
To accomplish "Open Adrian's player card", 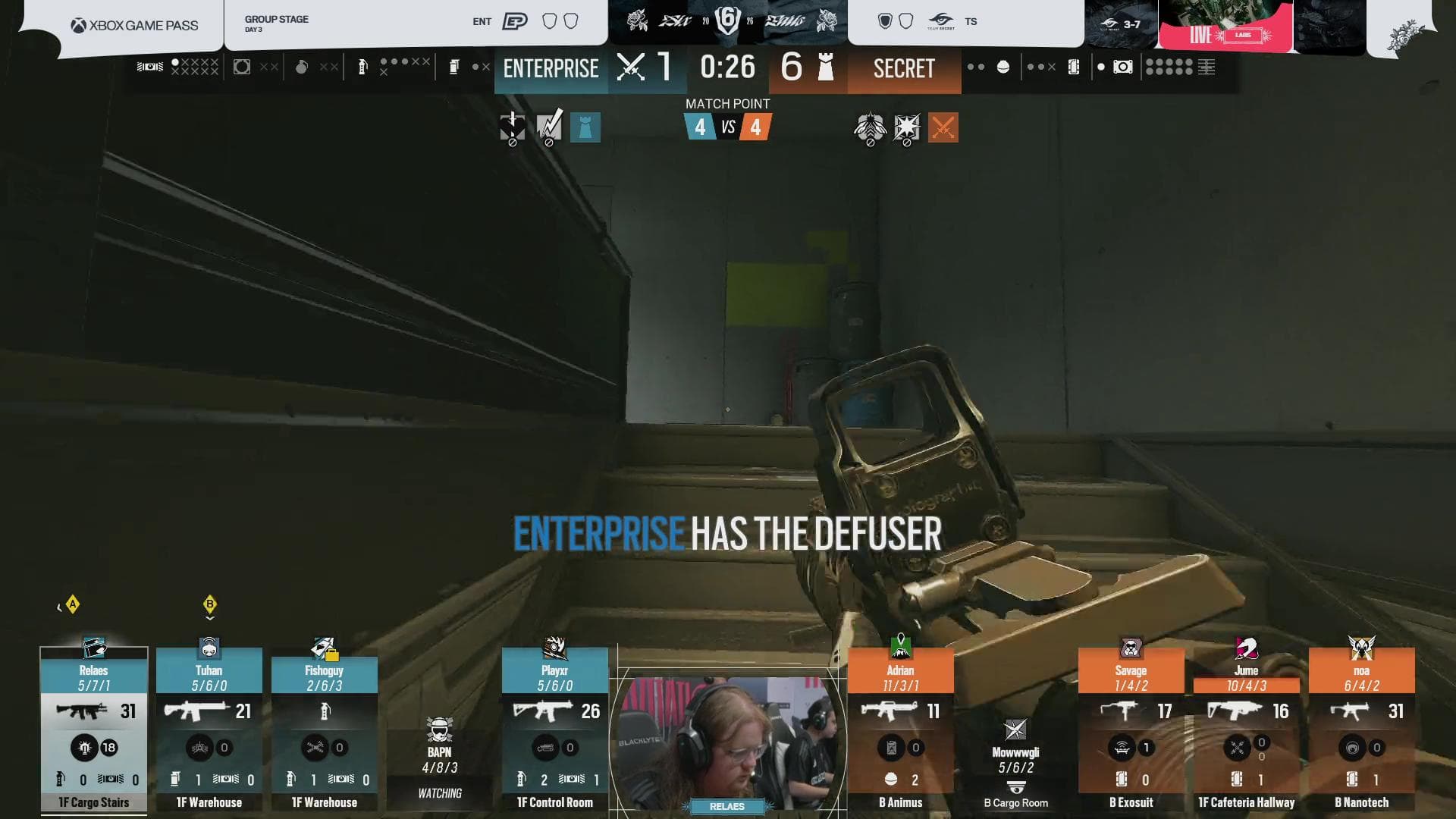I will (901, 730).
